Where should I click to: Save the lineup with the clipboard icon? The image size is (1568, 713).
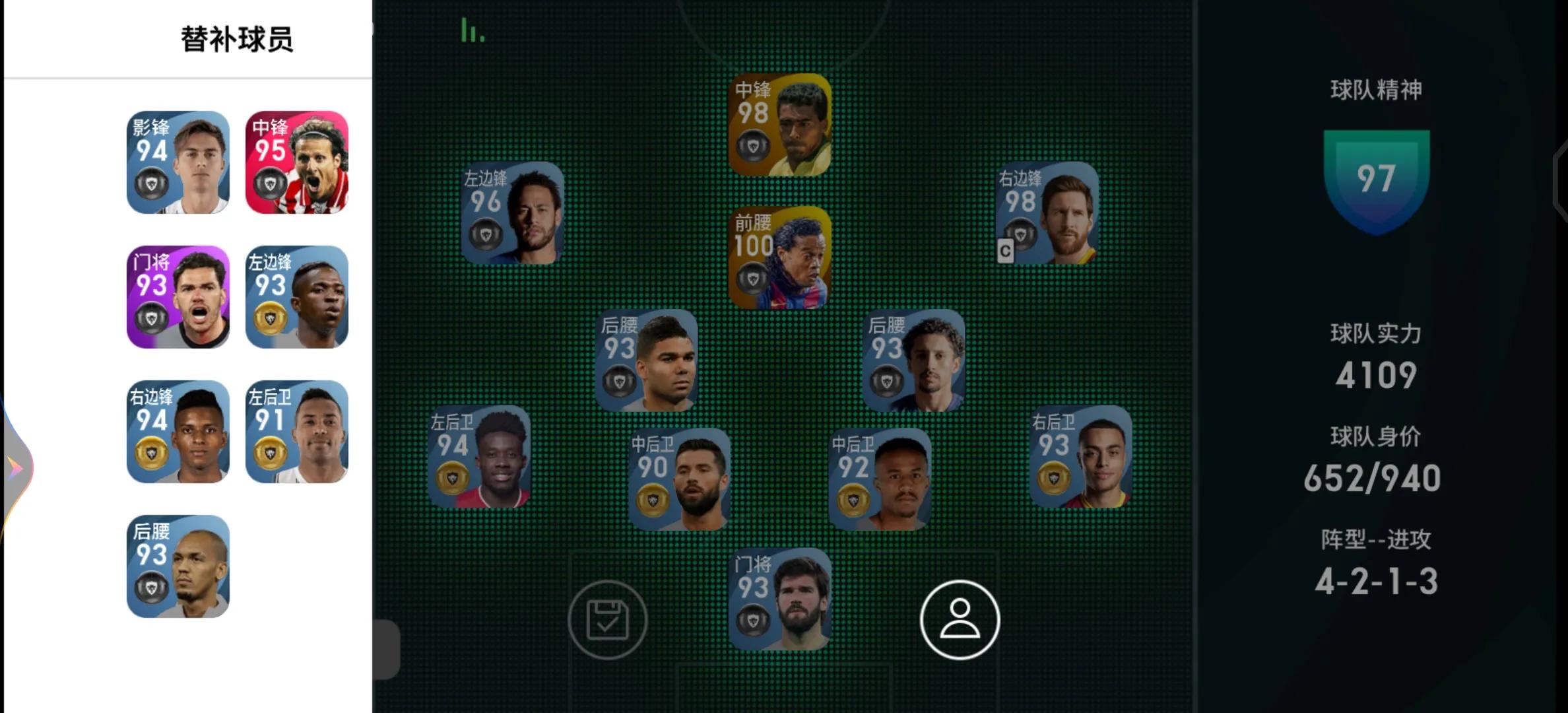tap(608, 619)
